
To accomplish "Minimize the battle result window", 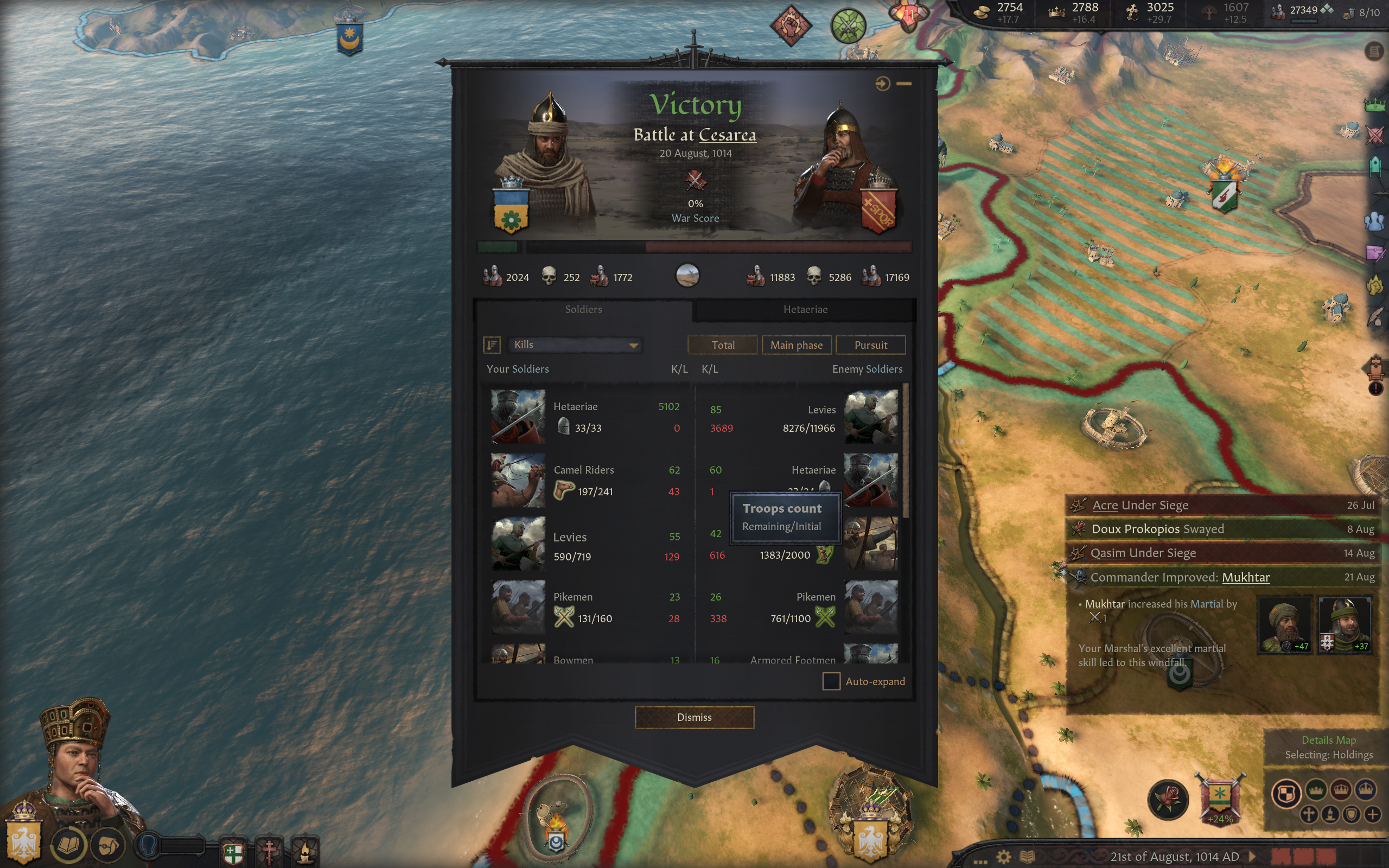I will click(x=904, y=84).
